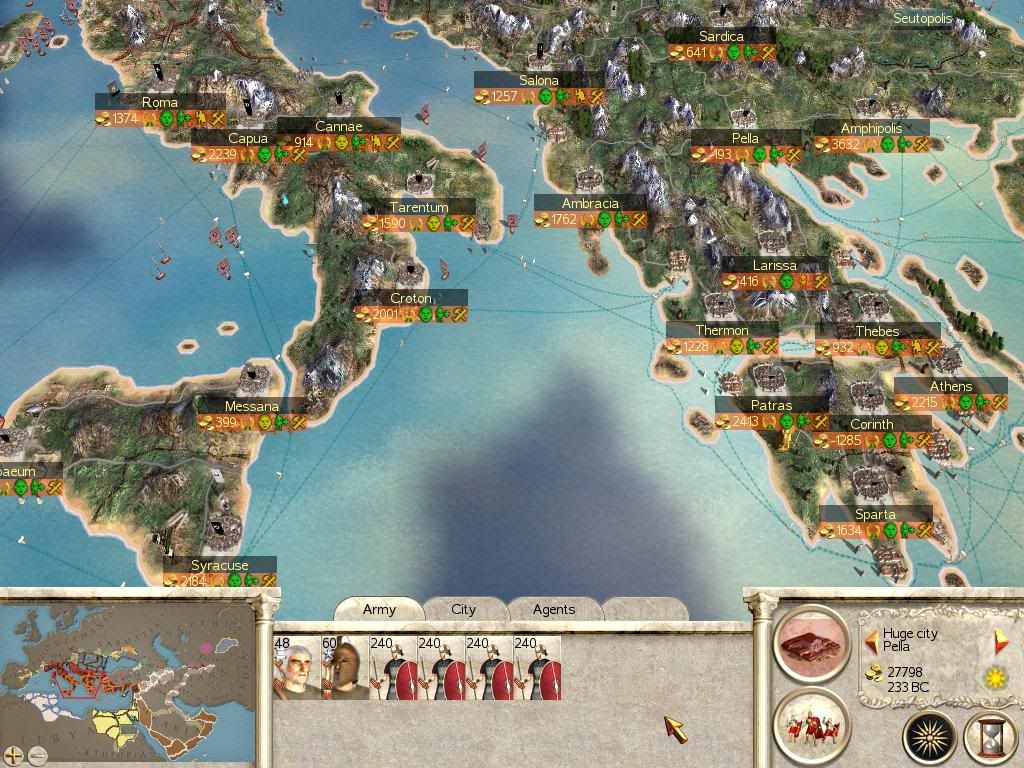Show the Agents tab
Screen dimensions: 1024x768
coord(553,609)
